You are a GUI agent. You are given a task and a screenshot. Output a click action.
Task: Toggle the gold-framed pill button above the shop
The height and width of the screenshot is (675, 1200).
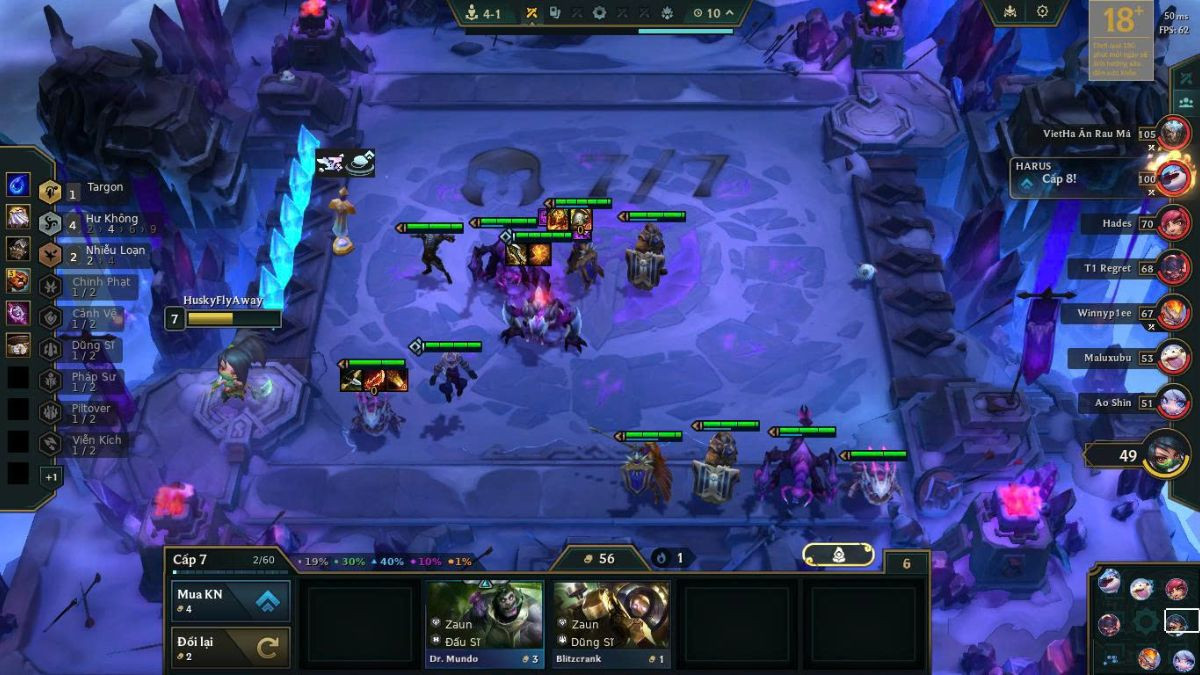click(x=838, y=555)
